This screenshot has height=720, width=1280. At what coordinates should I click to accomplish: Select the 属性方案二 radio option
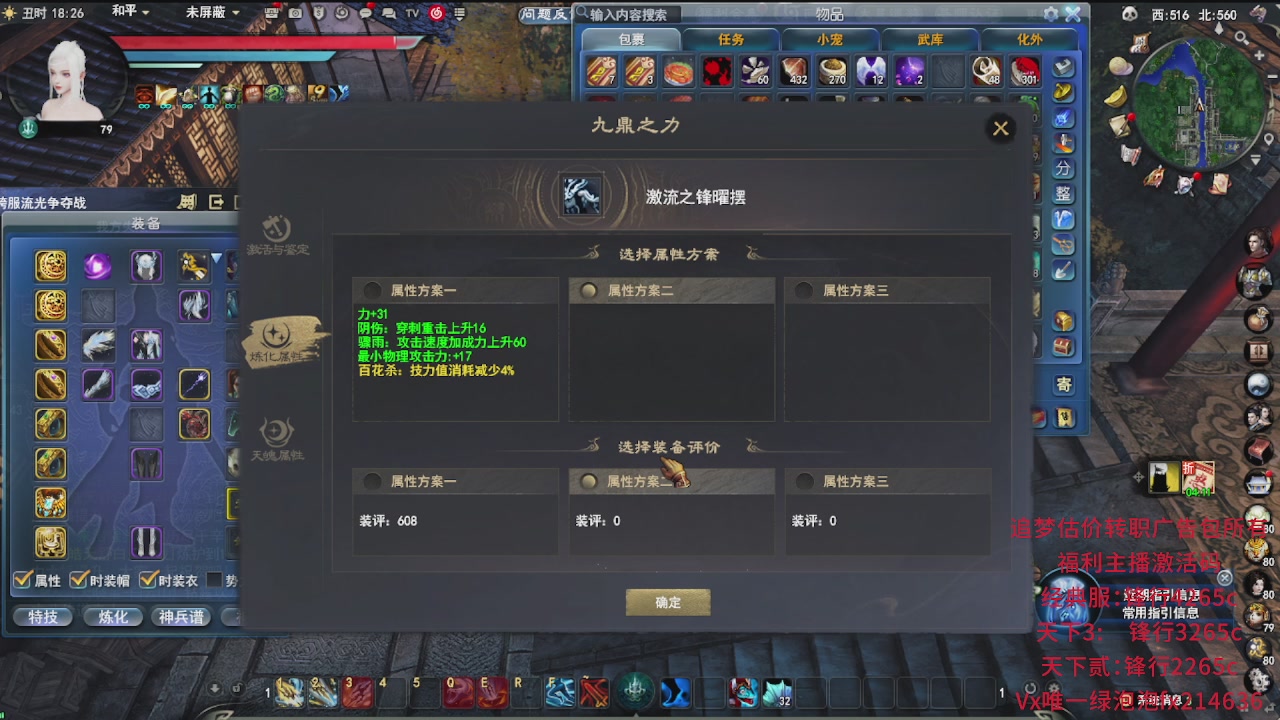tap(589, 290)
